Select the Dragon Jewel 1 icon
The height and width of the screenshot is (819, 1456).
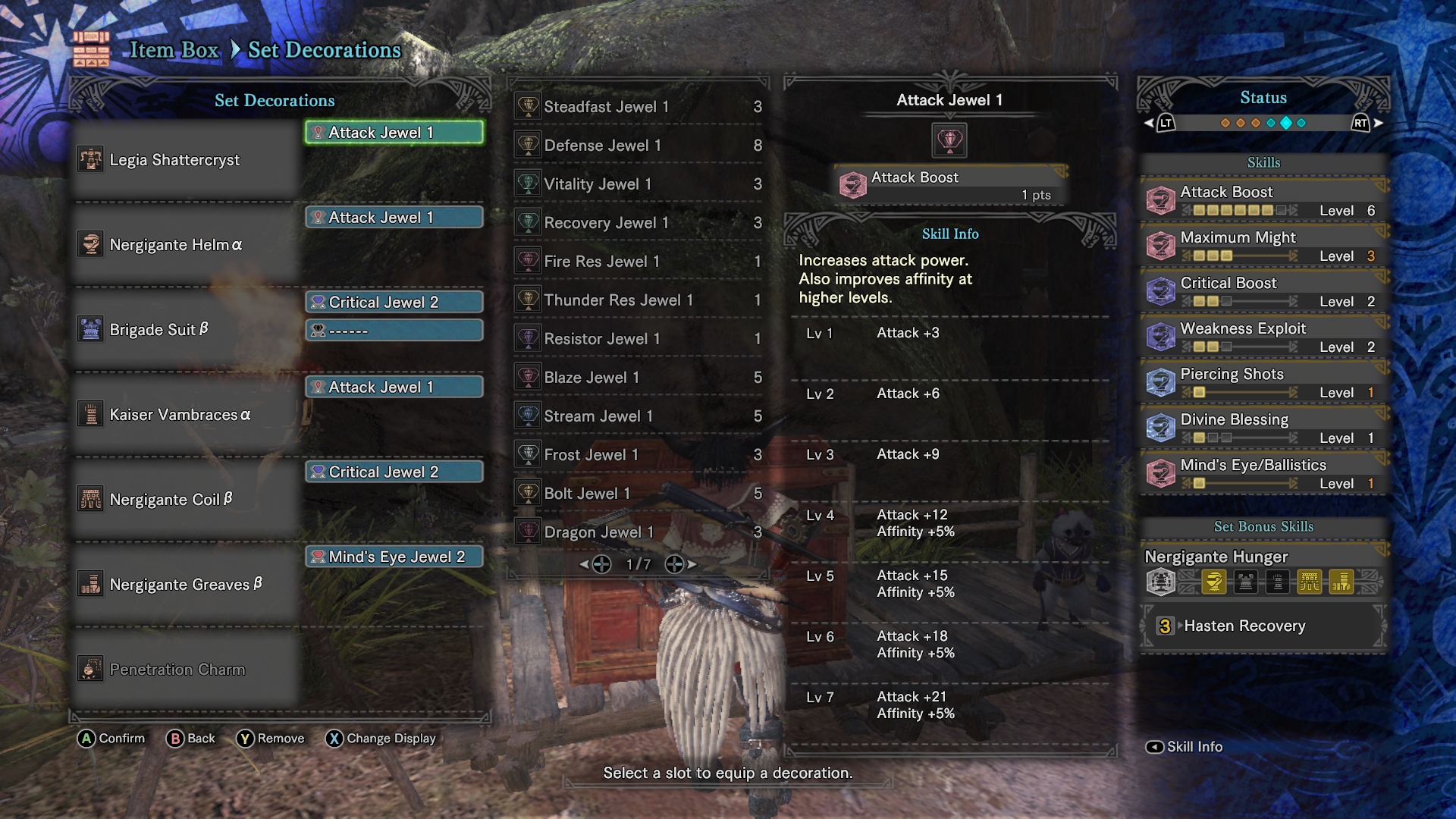click(x=526, y=532)
